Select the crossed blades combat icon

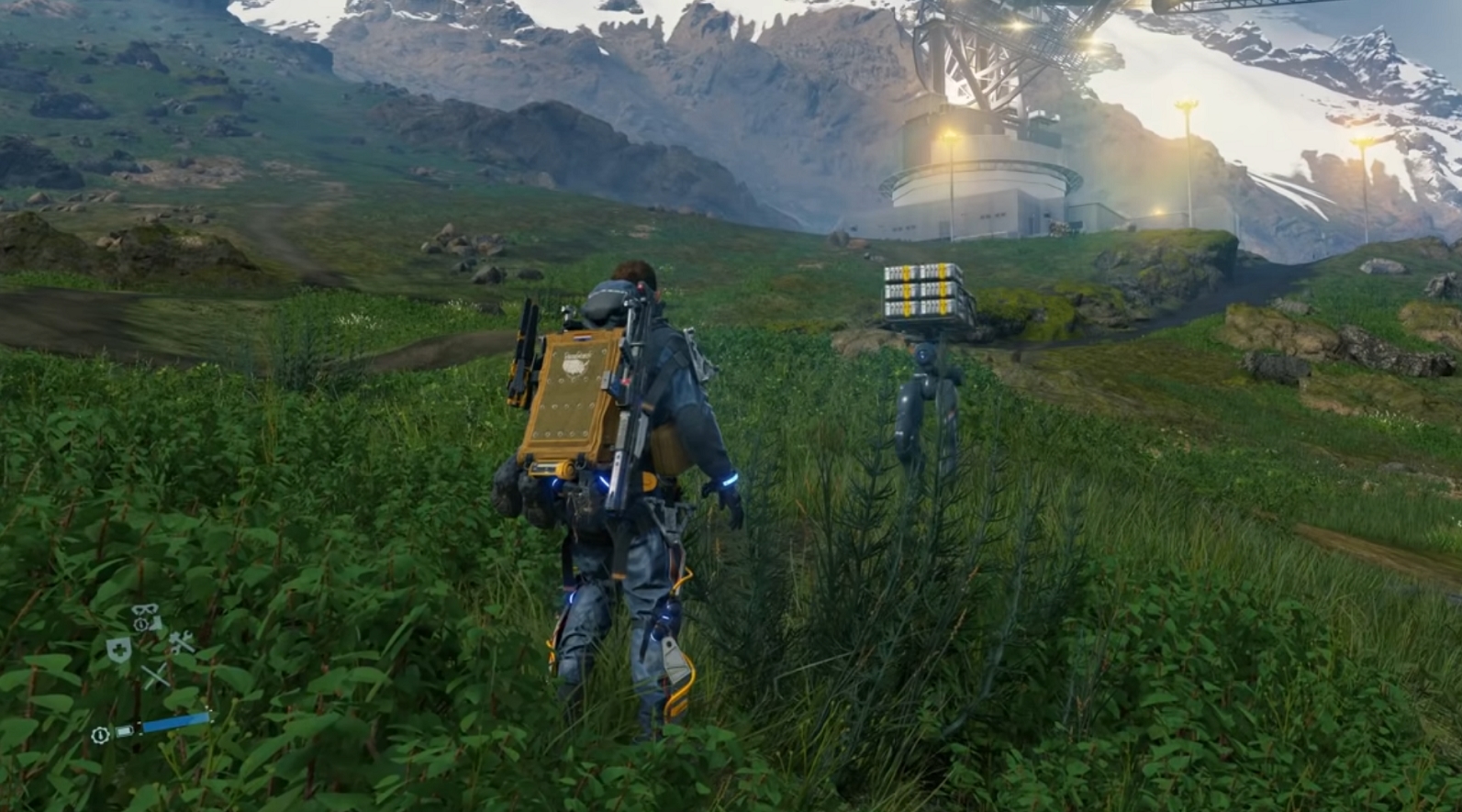point(156,673)
